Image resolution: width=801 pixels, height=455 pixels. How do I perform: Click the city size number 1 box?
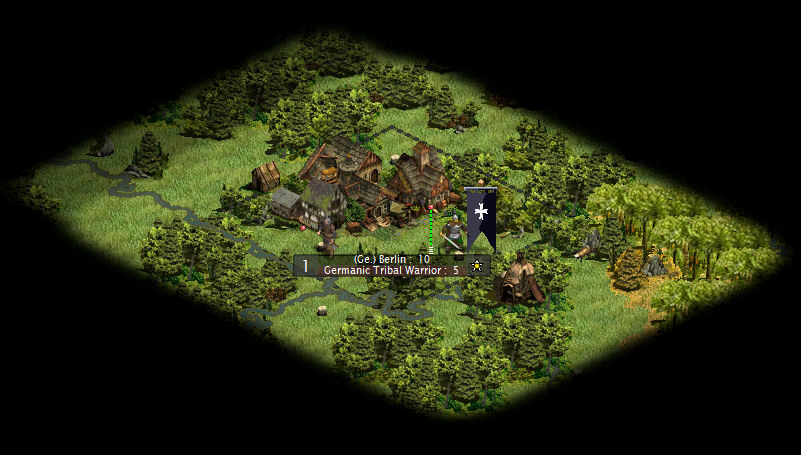coord(305,266)
